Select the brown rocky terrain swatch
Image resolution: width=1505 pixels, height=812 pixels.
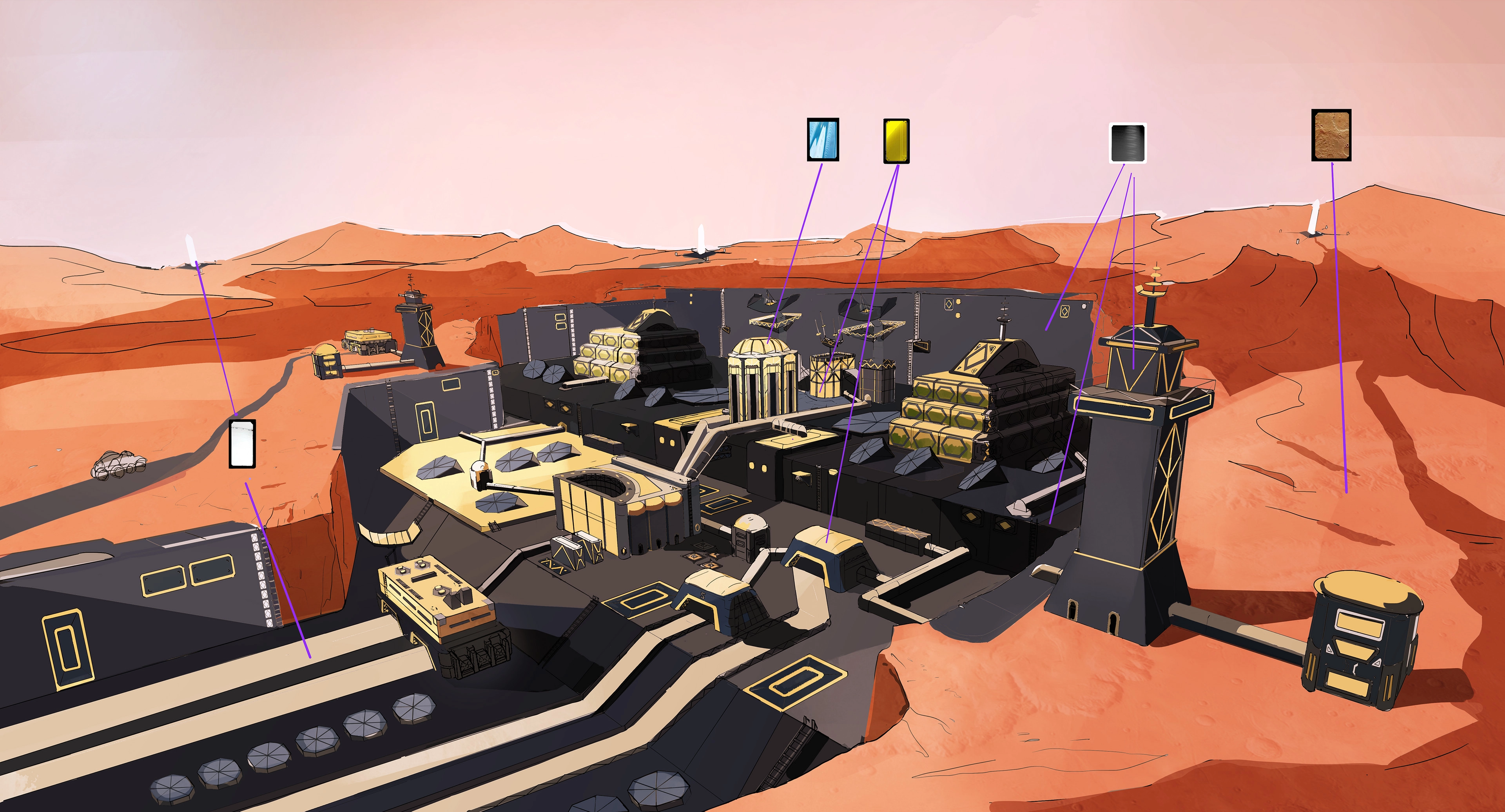coord(1331,135)
